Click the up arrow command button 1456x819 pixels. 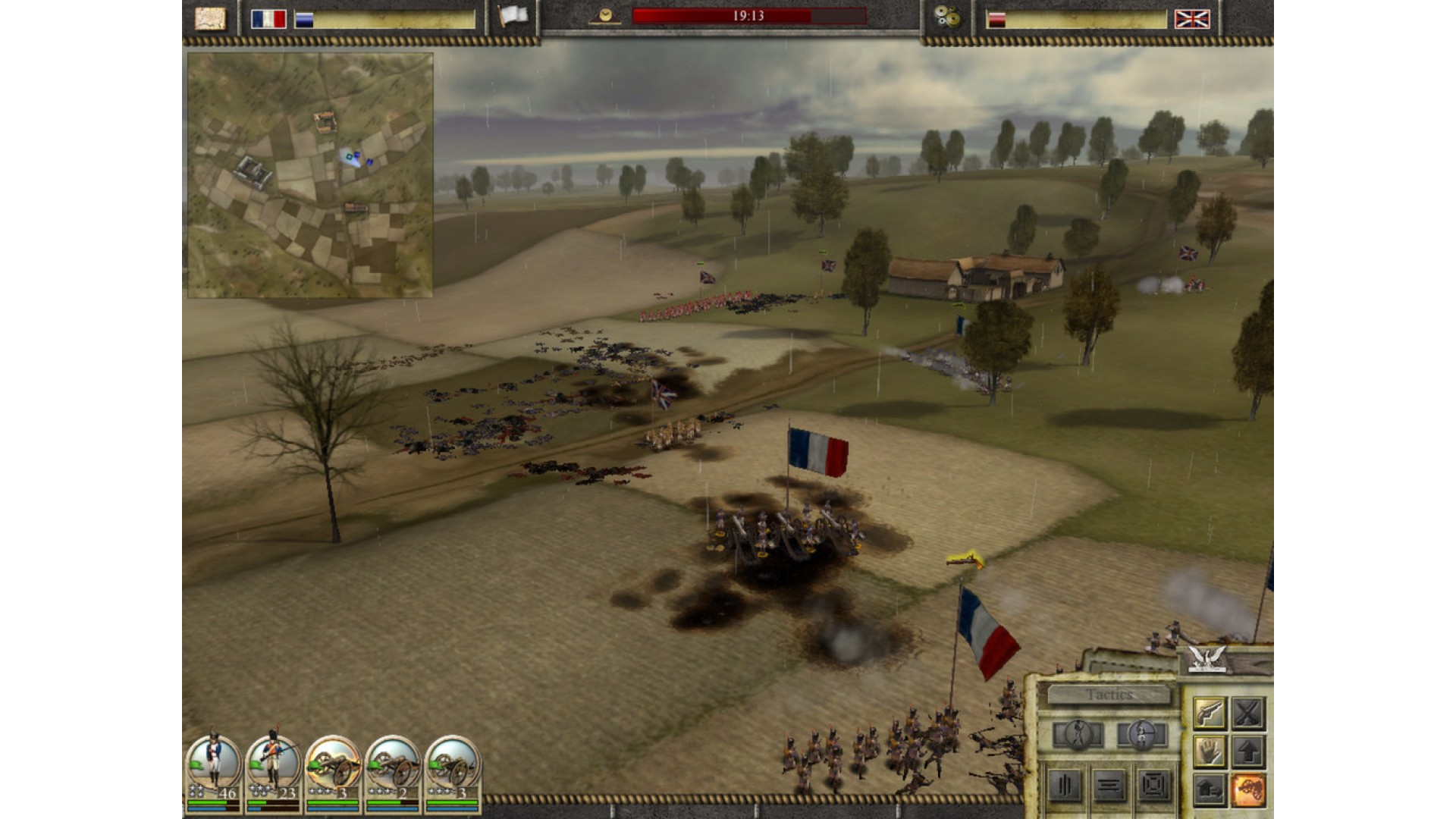tap(1247, 752)
